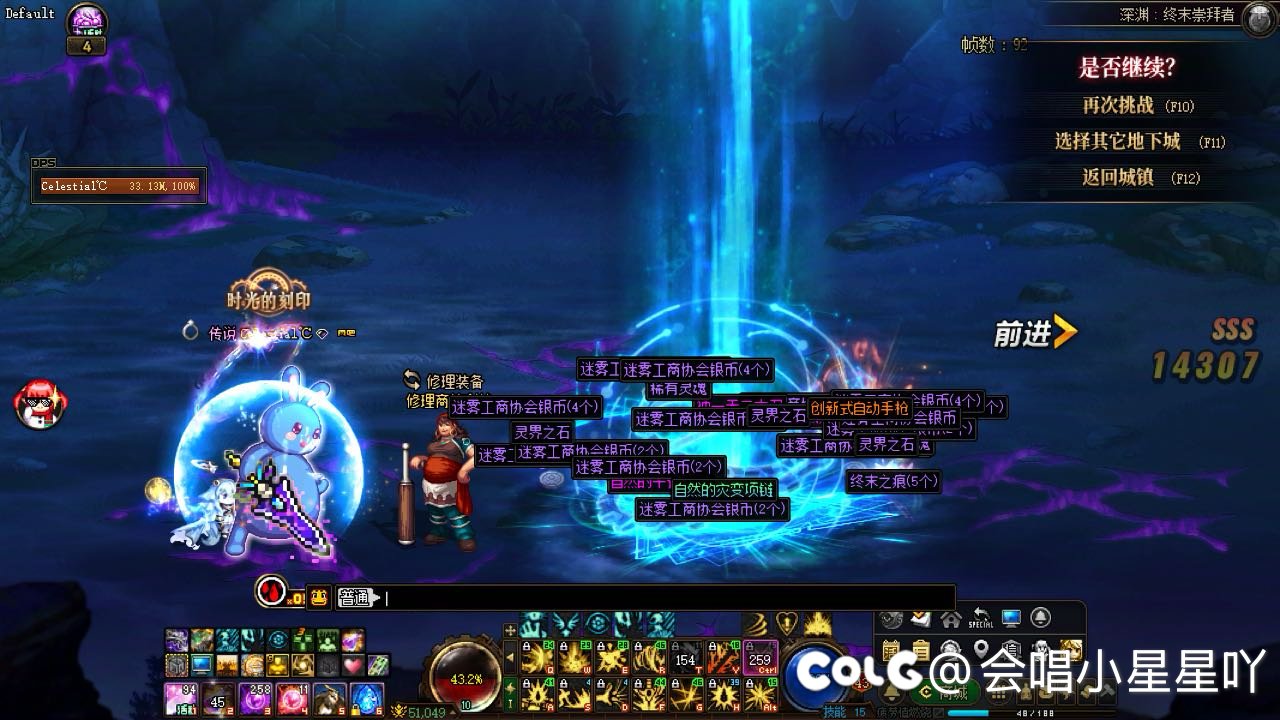Image resolution: width=1280 pixels, height=720 pixels.
Task: Choose 返回城镇 to return to town
Action: (x=1139, y=177)
